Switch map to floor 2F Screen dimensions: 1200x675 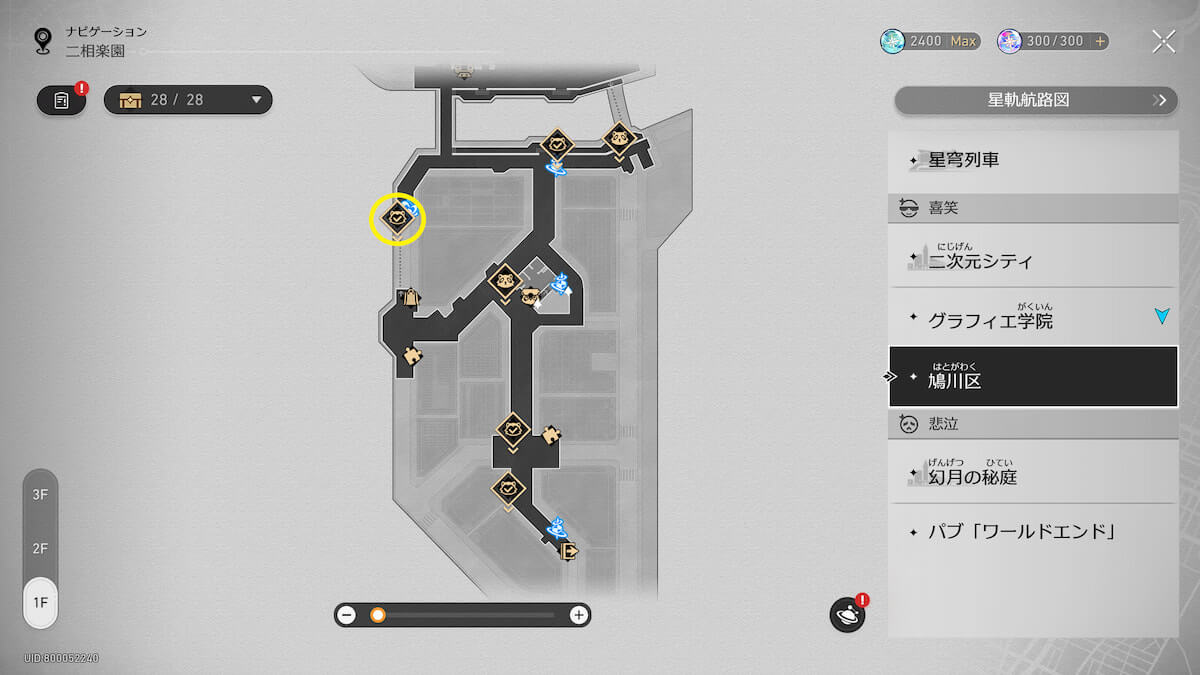click(x=41, y=548)
